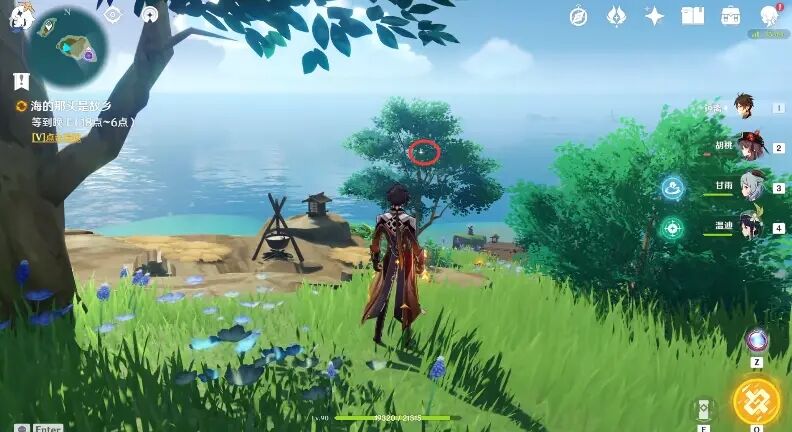Switch to party member 胡桃
The width and height of the screenshot is (792, 432).
750,147
